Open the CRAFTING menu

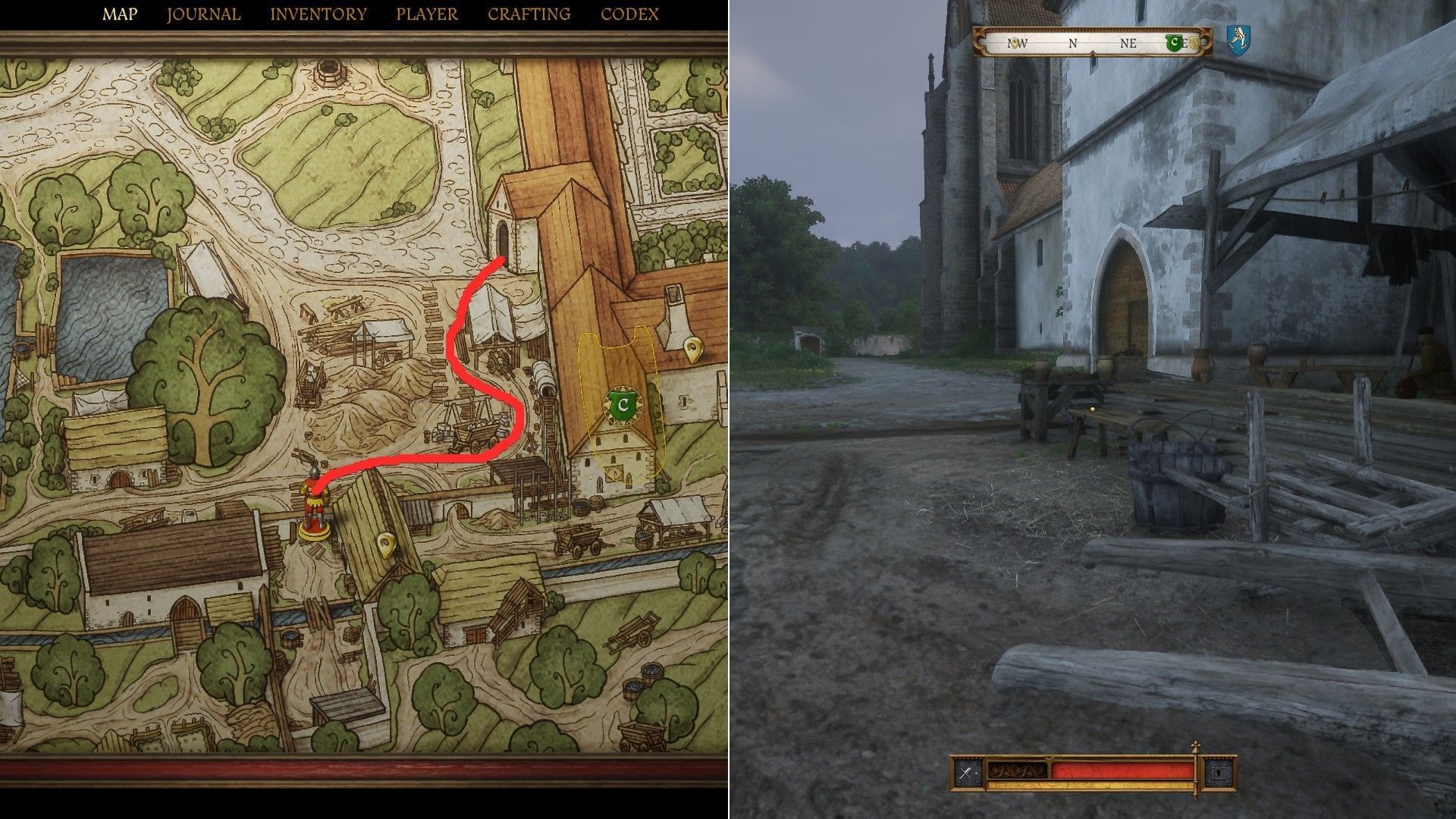coord(529,13)
